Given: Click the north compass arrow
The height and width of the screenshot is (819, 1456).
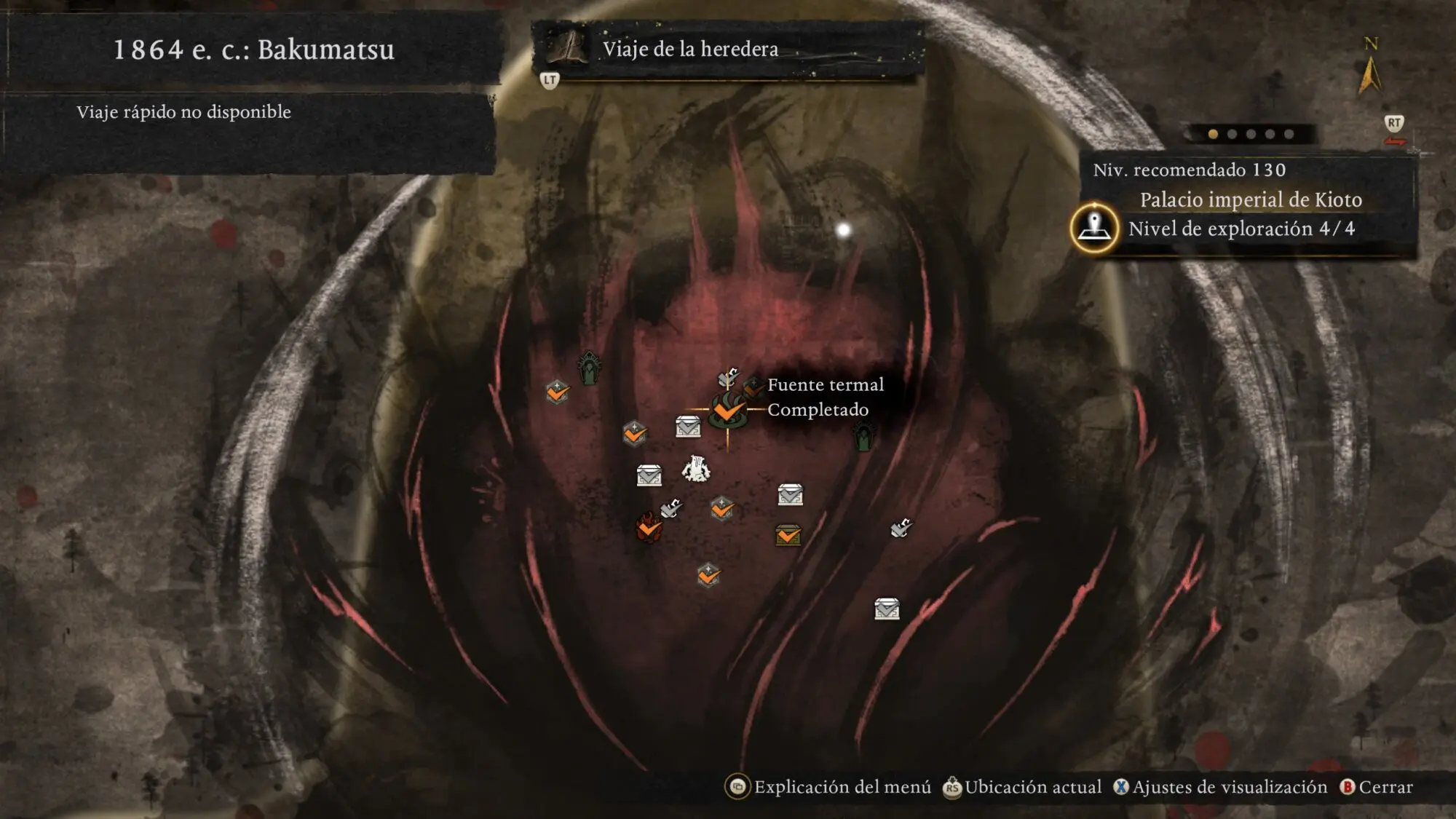Looking at the screenshot, I should click(x=1369, y=74).
